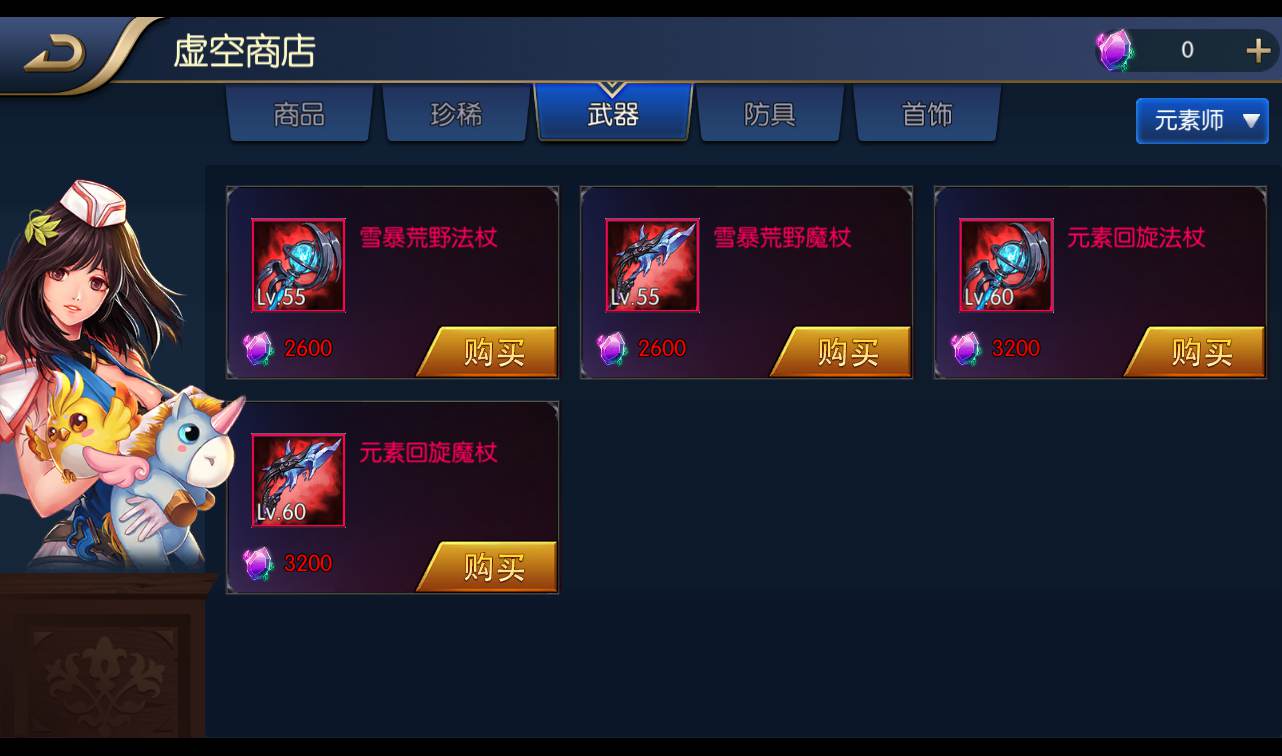Switch to the 防具 tab
Viewport: 1282px width, 756px height.
pos(770,114)
